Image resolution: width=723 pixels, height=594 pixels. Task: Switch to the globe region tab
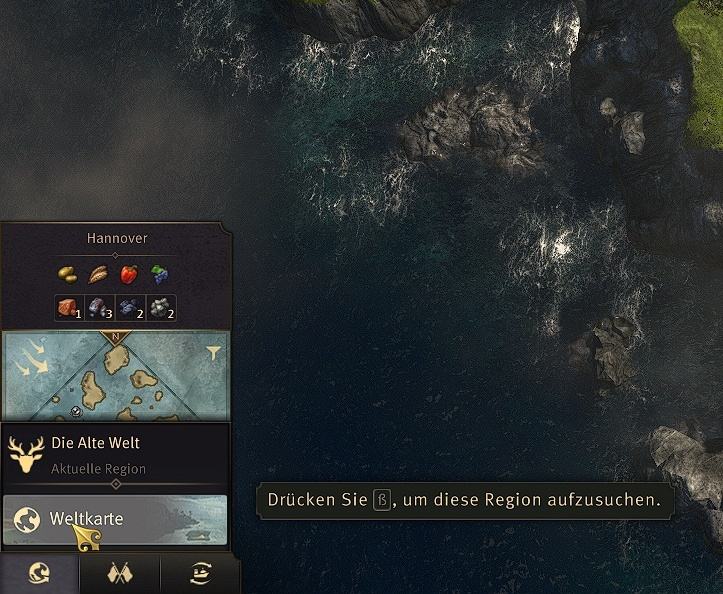(40, 574)
